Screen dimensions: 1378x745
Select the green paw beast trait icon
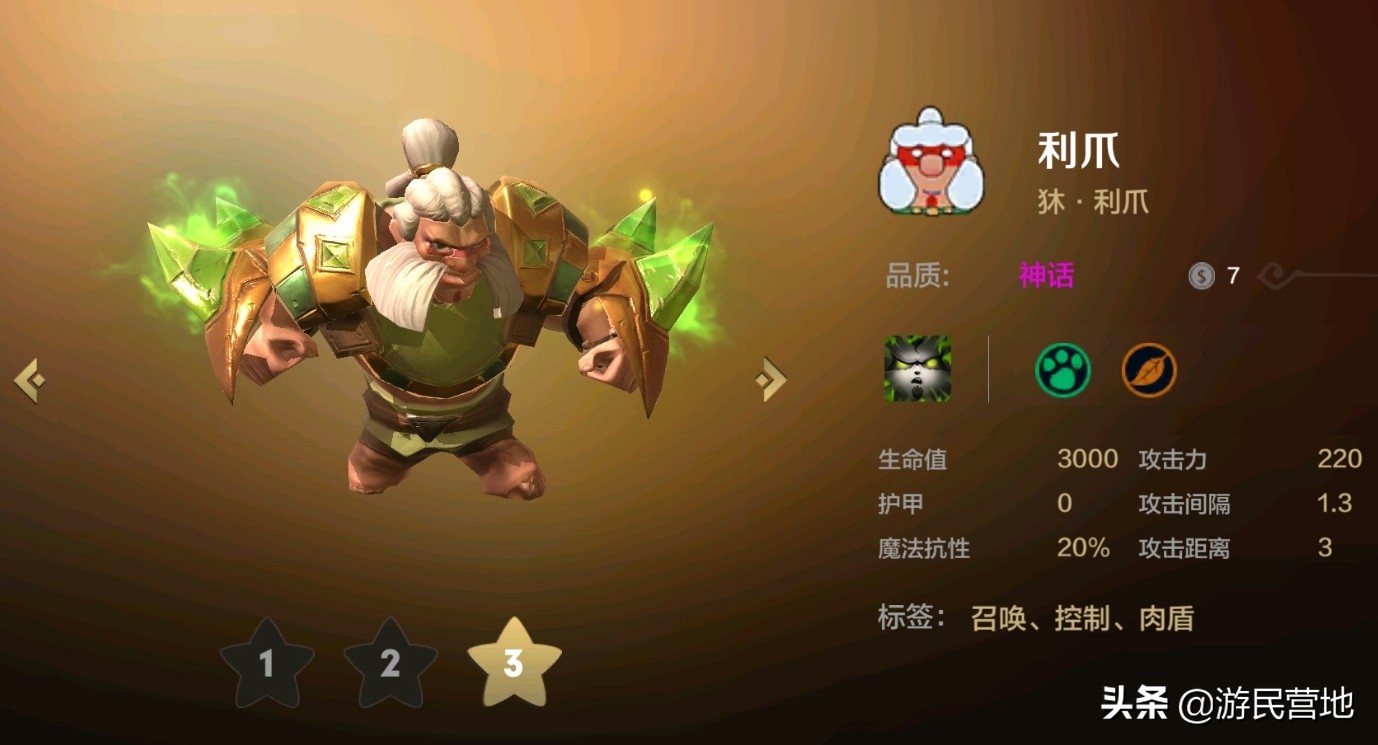click(1063, 369)
